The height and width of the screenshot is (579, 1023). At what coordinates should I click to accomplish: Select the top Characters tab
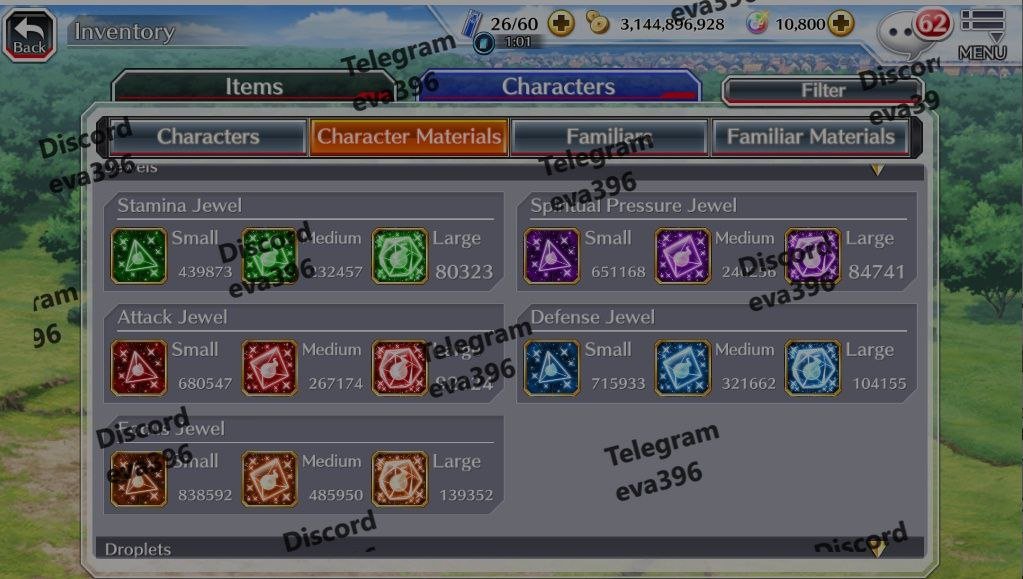[x=558, y=88]
